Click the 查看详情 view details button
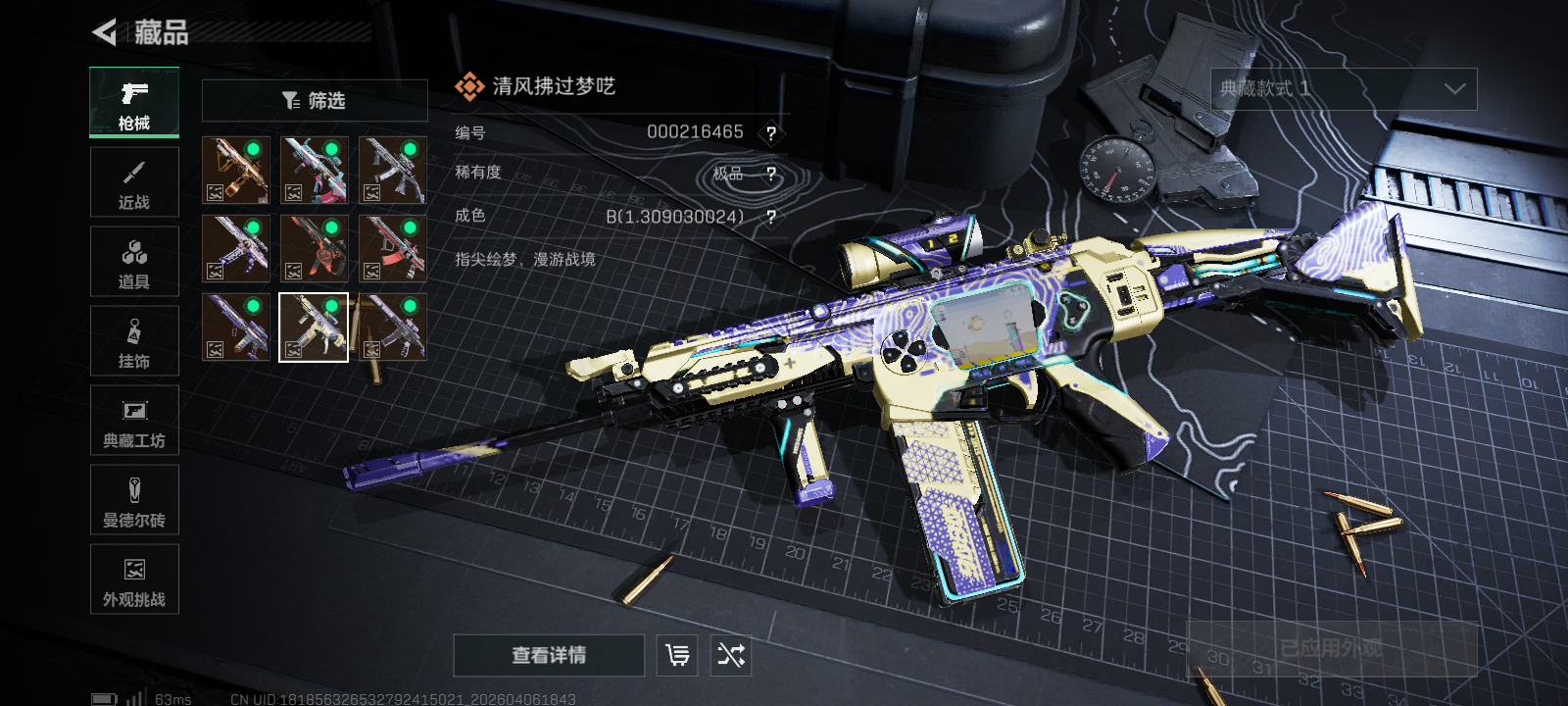This screenshot has width=1568, height=706. pos(549,655)
